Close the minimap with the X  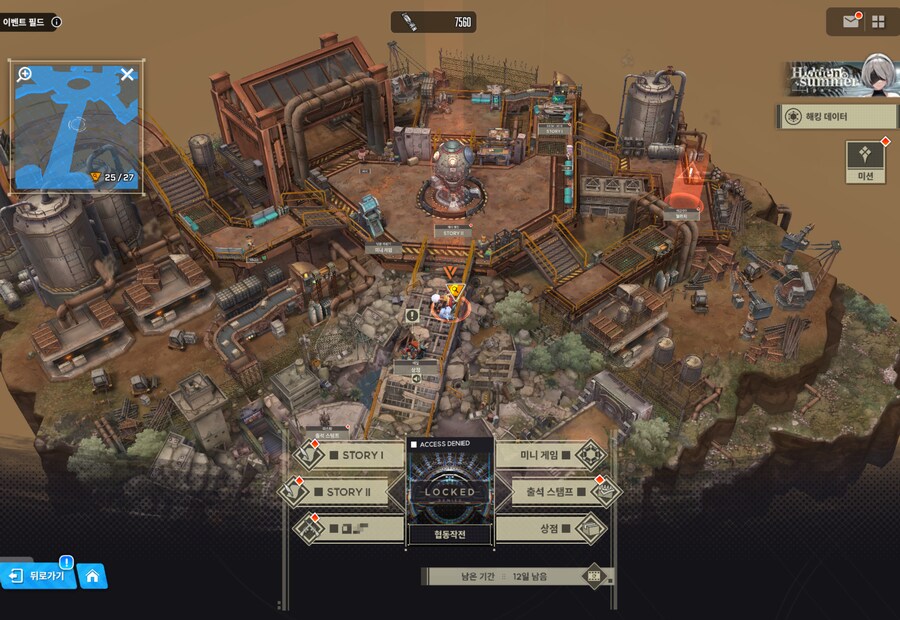coord(127,74)
